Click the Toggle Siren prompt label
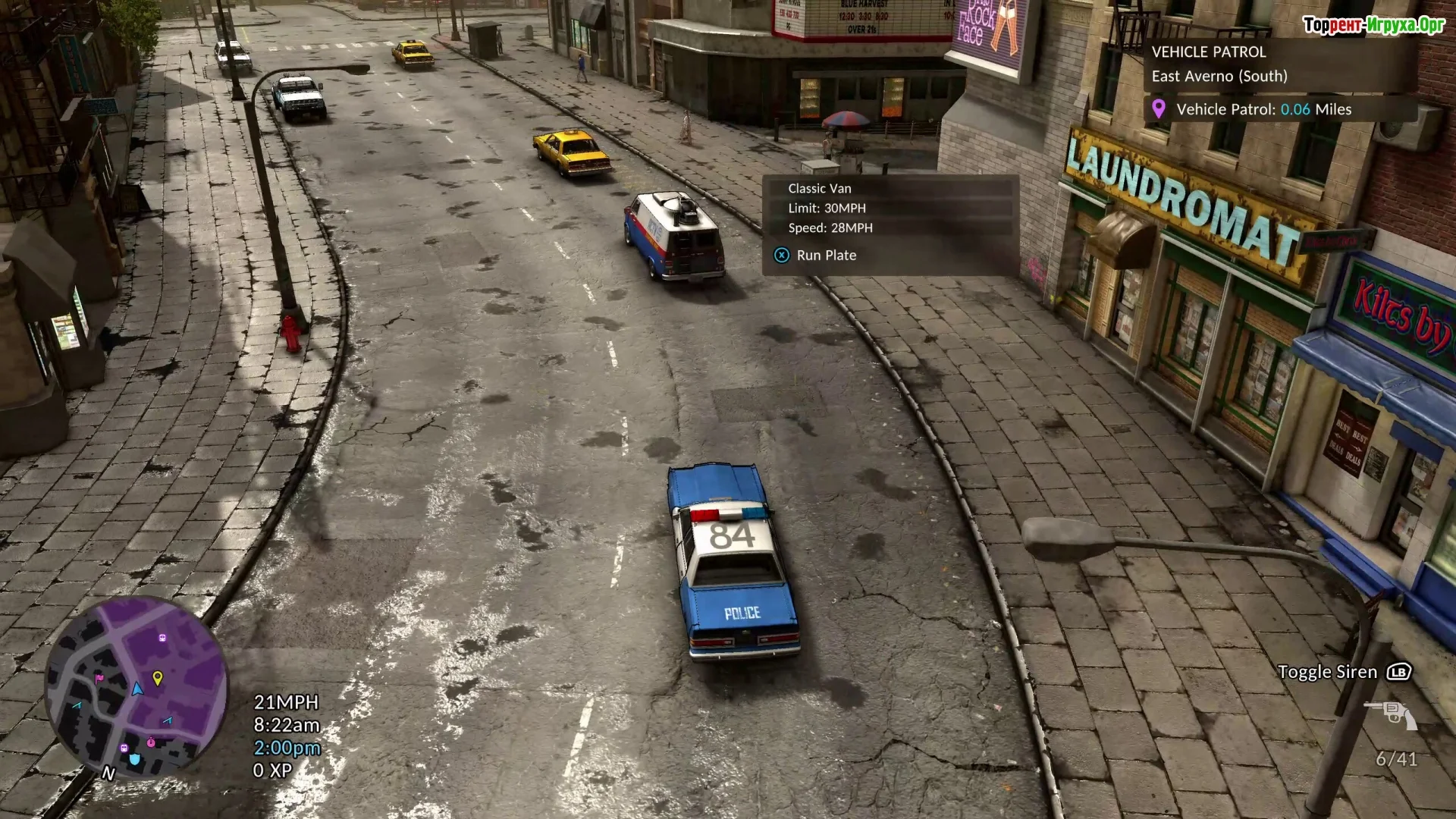 click(x=1327, y=672)
